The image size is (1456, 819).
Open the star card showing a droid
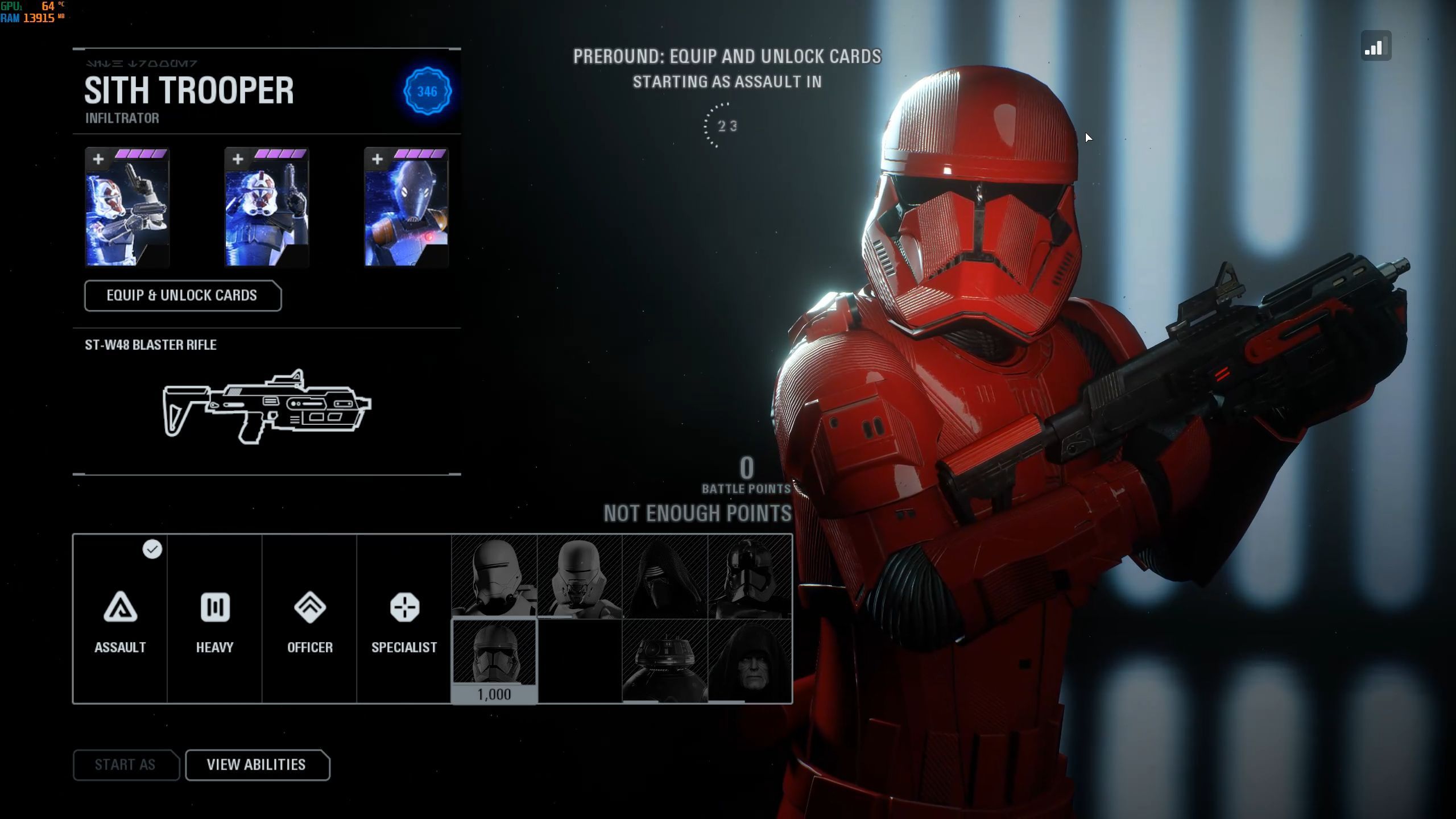[406, 208]
